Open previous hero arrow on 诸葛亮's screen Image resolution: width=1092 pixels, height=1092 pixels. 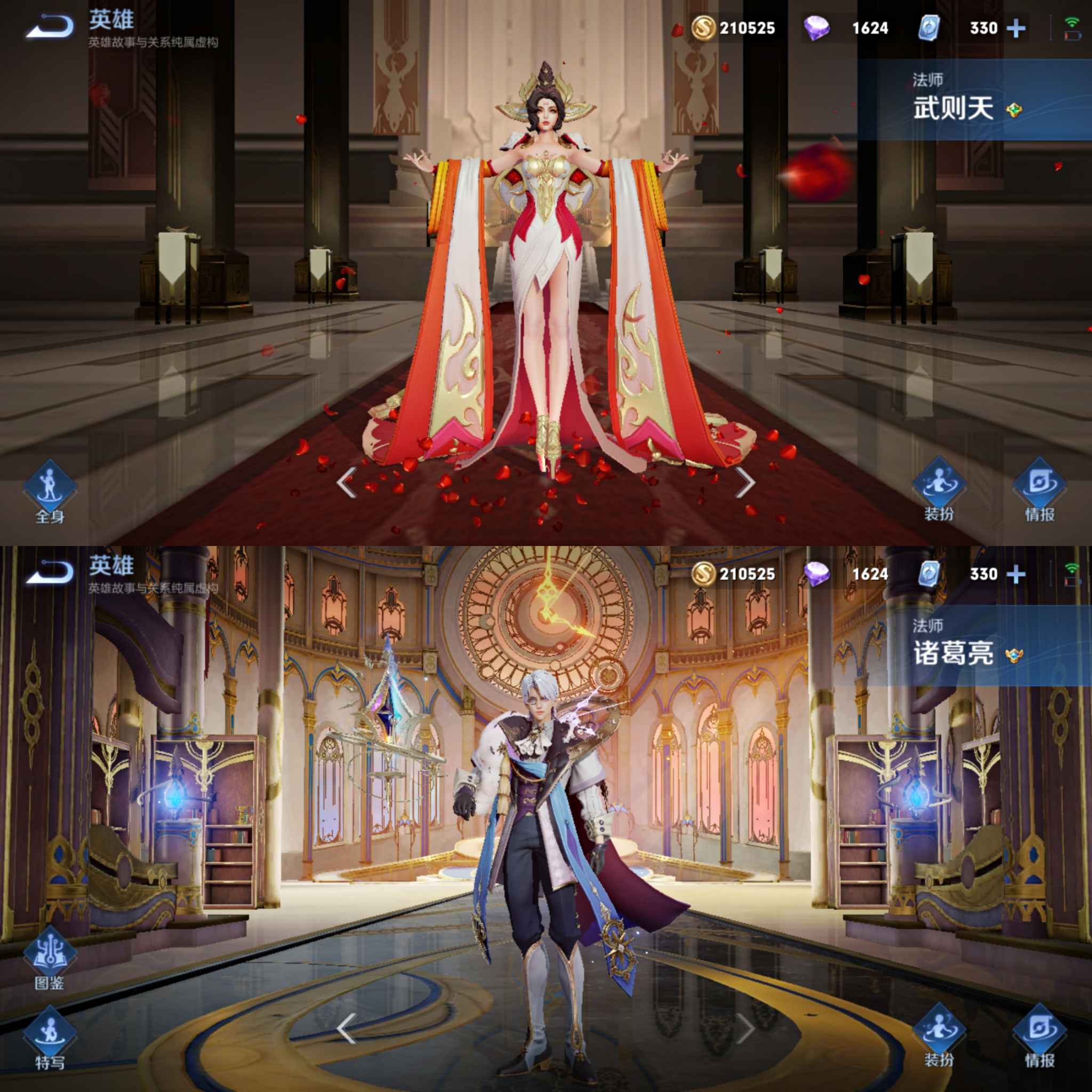[346, 1027]
